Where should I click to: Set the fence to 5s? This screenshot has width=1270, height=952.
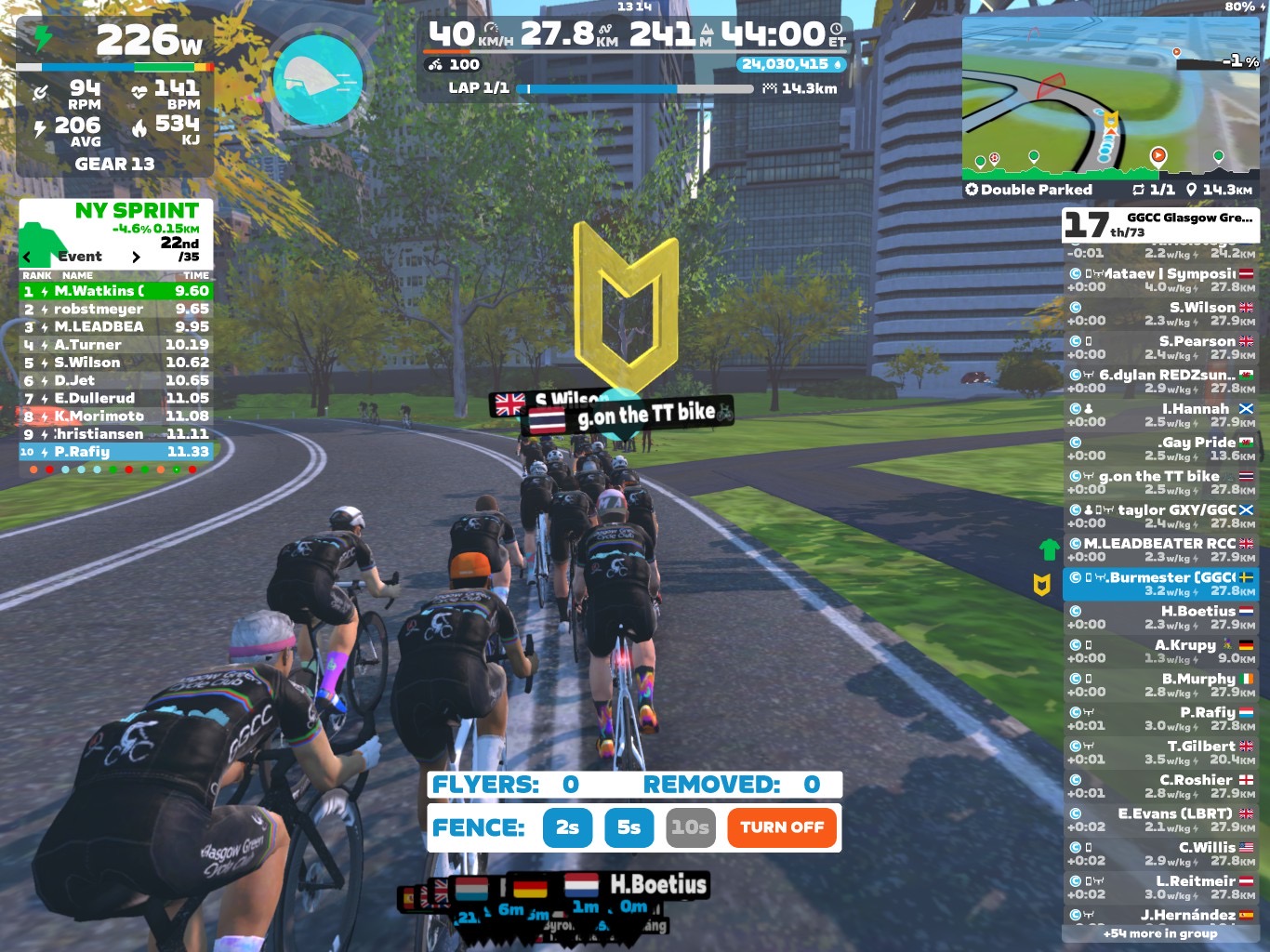628,827
